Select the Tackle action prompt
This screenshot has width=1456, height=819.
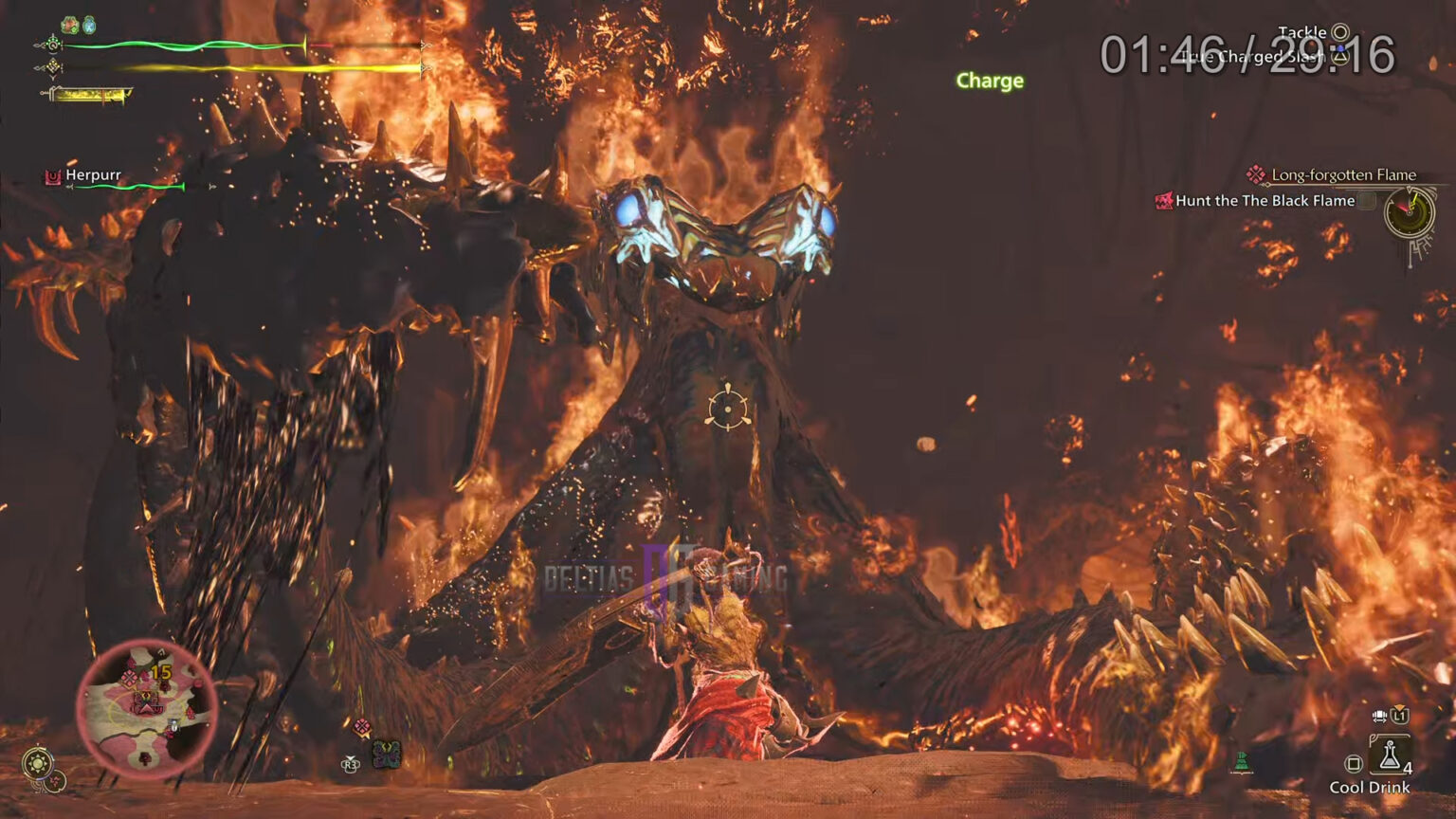1301,32
